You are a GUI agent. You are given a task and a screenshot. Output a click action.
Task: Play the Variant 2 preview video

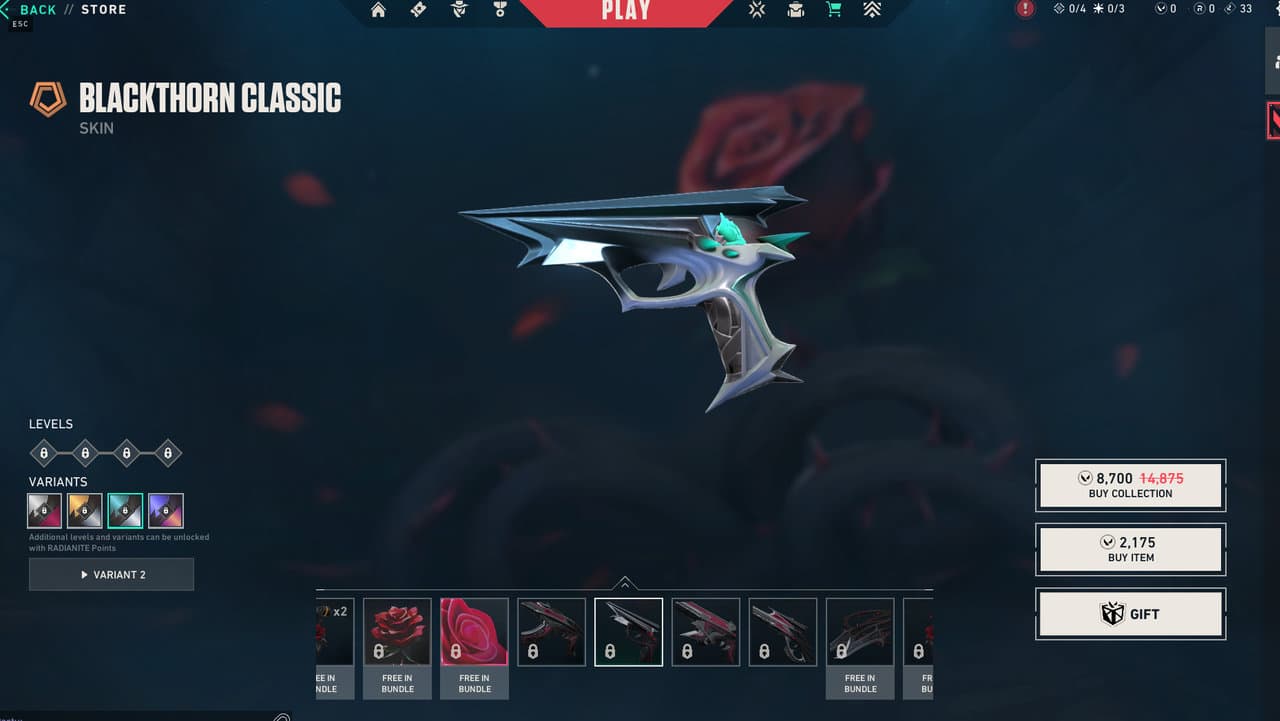click(111, 575)
